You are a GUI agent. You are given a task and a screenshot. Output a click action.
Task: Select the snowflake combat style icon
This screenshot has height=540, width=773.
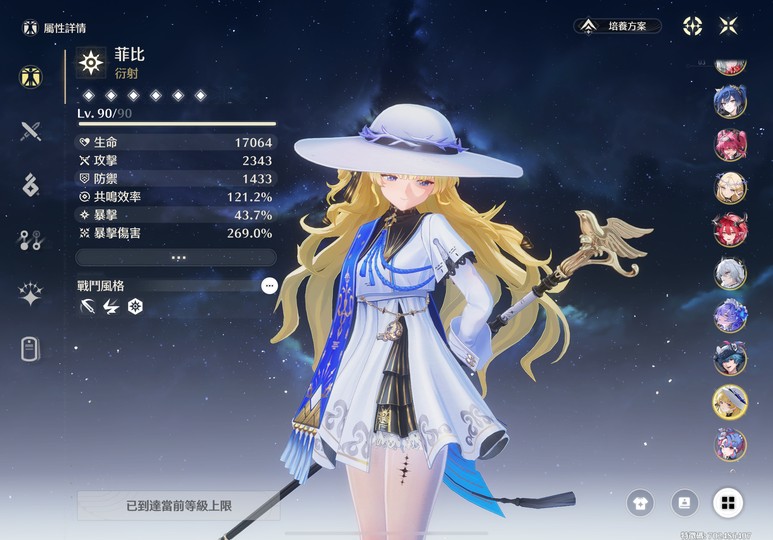click(136, 306)
